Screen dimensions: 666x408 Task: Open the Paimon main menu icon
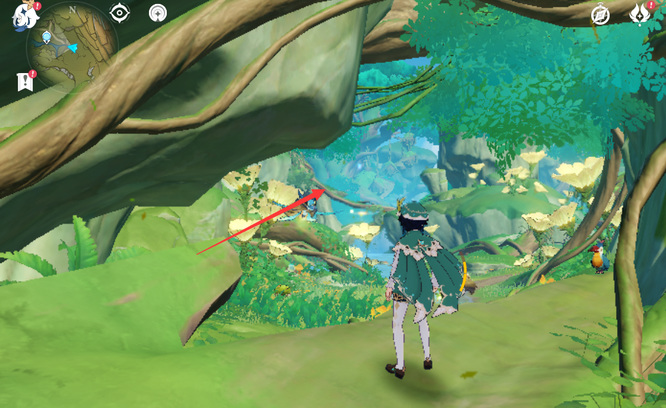tap(24, 14)
